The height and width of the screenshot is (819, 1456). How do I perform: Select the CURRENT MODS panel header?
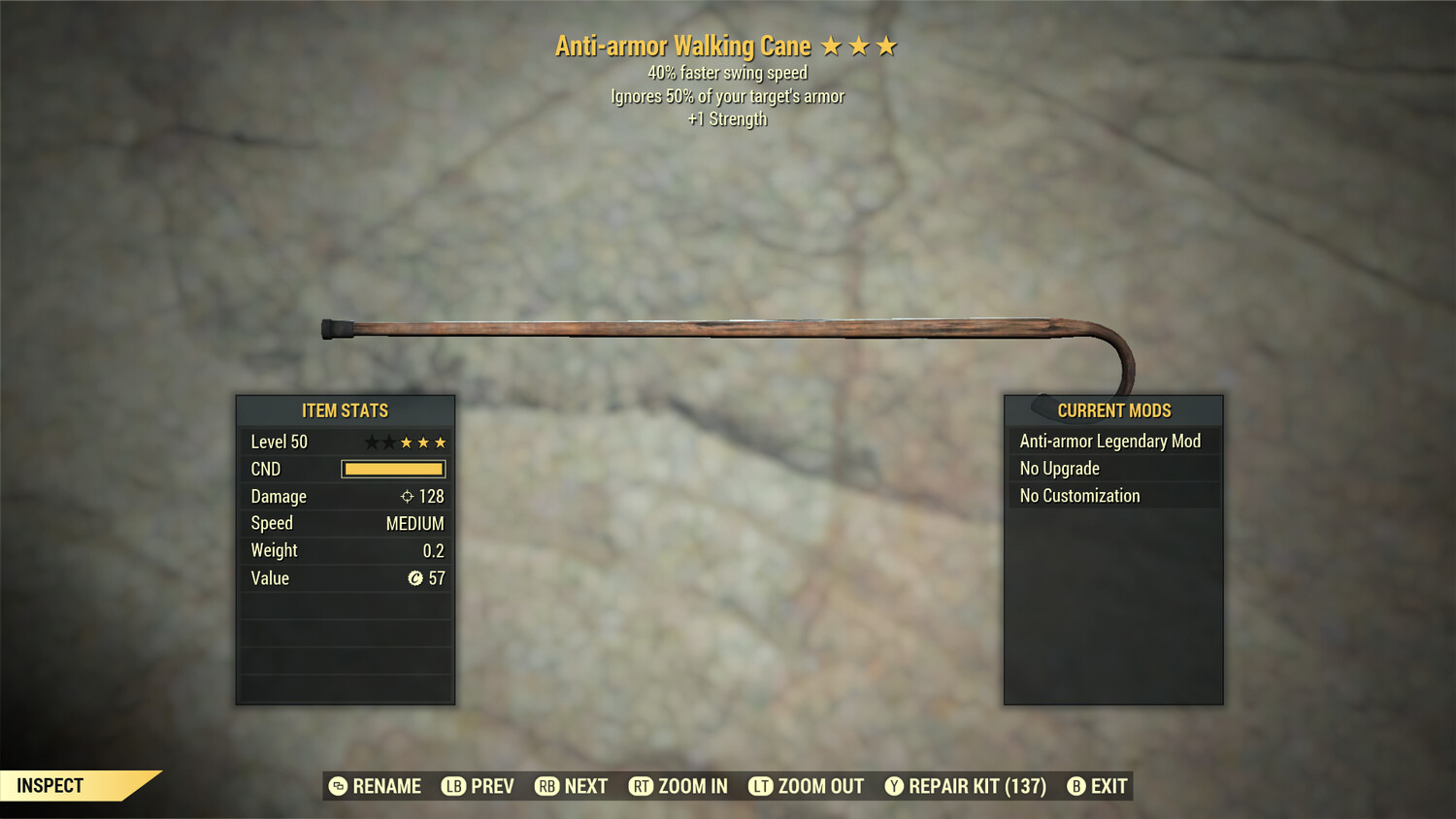click(1113, 410)
